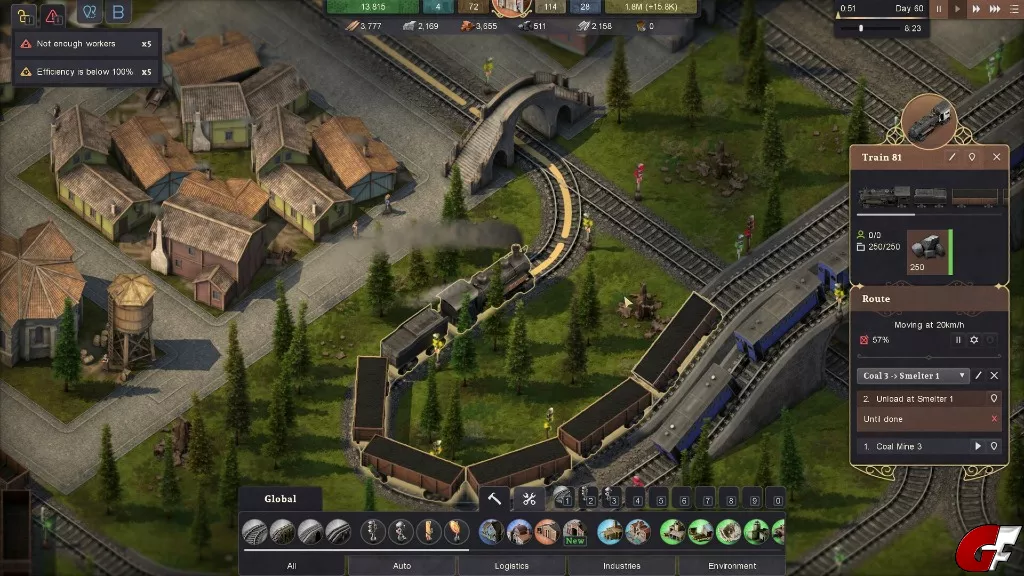Rename Train 81 with the pencil icon
1024x576 pixels.
952,157
